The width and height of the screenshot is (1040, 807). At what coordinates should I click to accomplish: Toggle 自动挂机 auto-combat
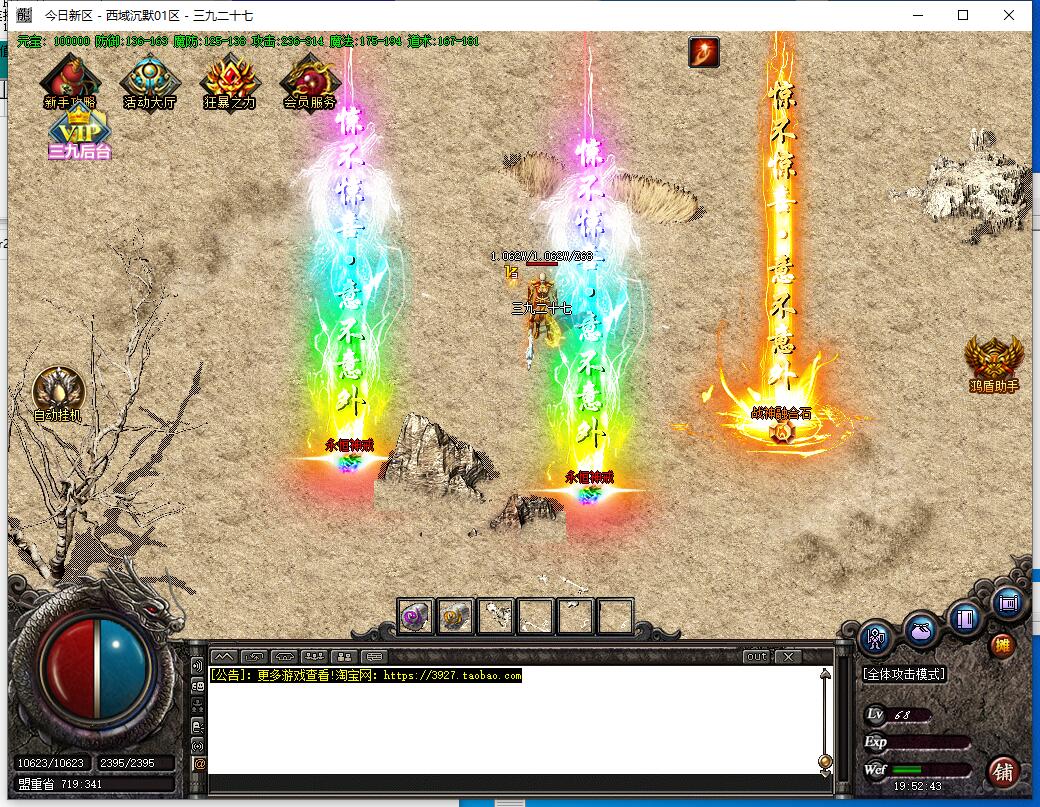(x=58, y=393)
